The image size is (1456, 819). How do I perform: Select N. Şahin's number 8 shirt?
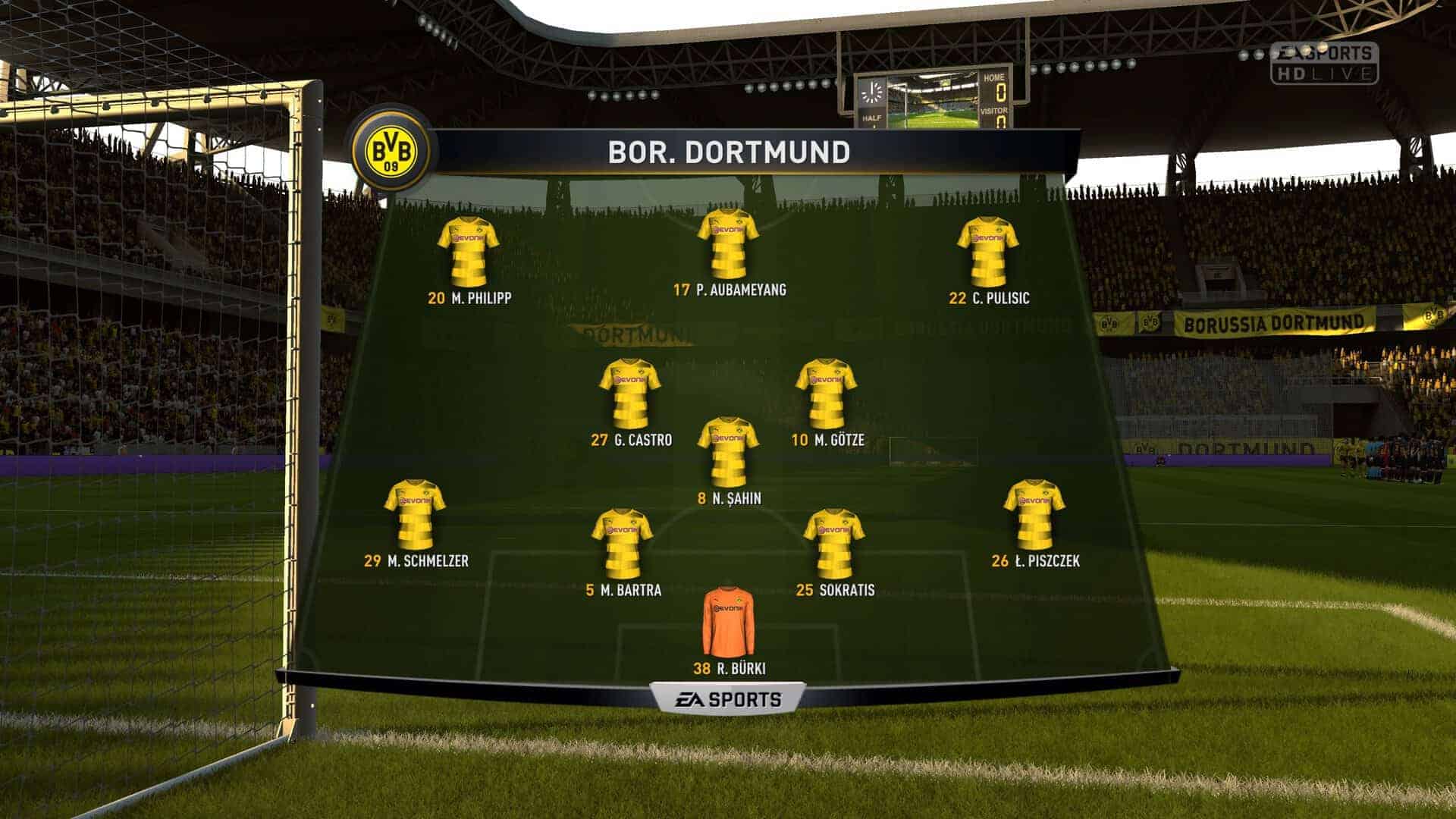[728, 451]
